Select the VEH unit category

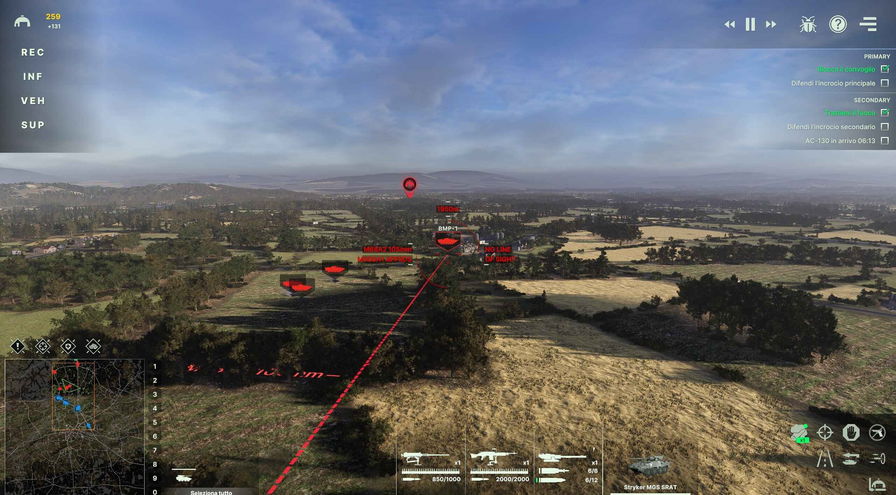pos(33,101)
